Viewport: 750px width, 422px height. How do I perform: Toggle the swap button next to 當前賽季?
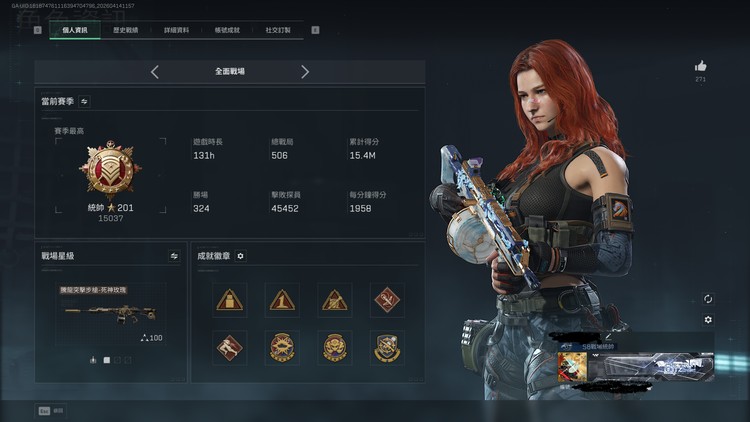pyautogui.click(x=85, y=101)
